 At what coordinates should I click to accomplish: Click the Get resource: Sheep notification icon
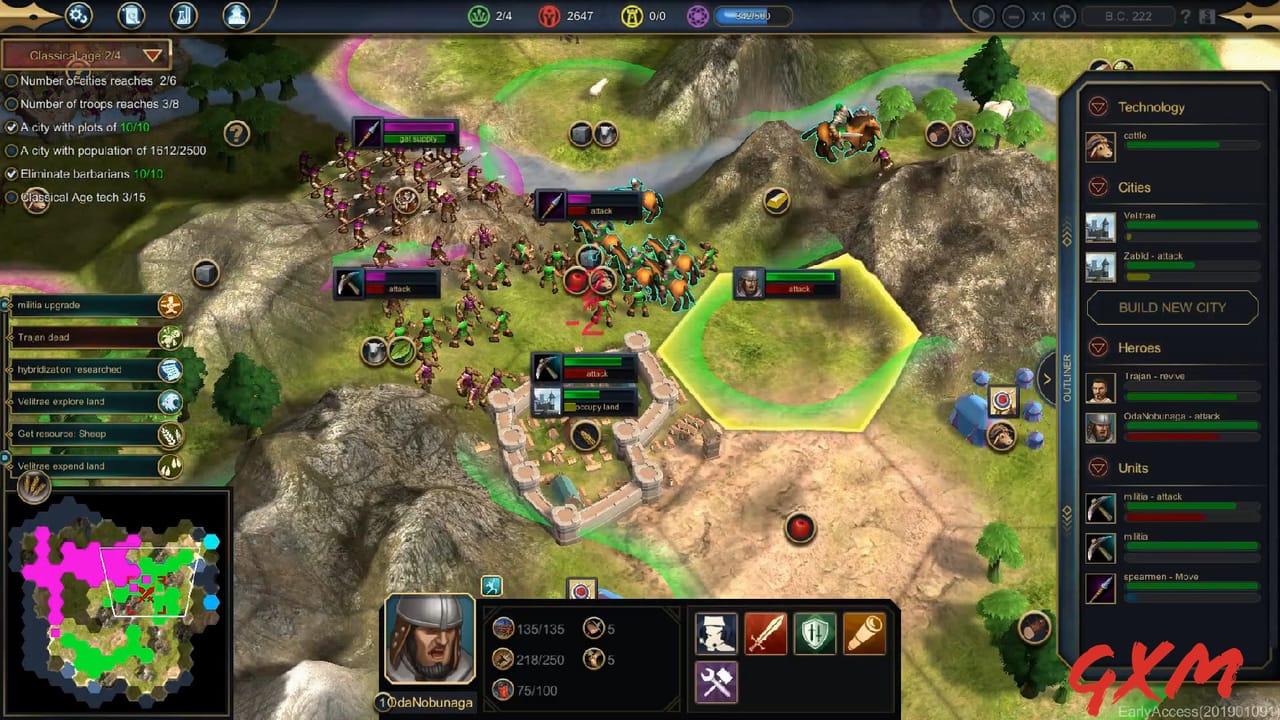[x=170, y=433]
